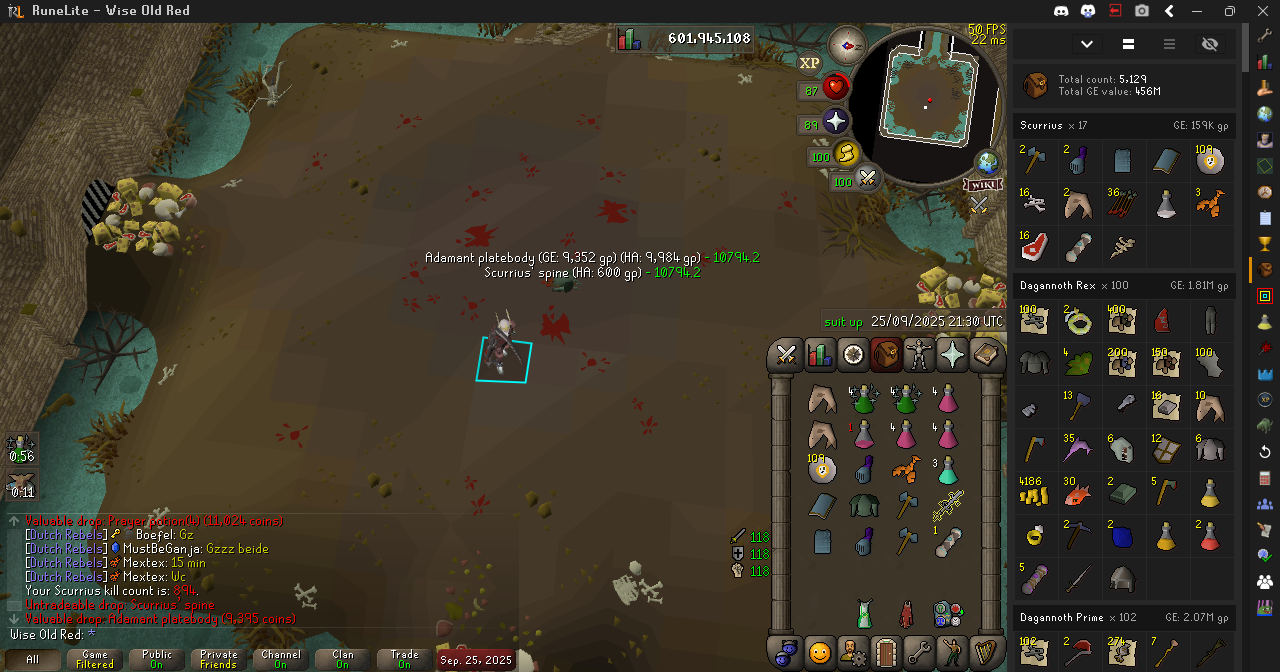Open the settings wrench tab
This screenshot has width=1280, height=672.
click(x=919, y=652)
